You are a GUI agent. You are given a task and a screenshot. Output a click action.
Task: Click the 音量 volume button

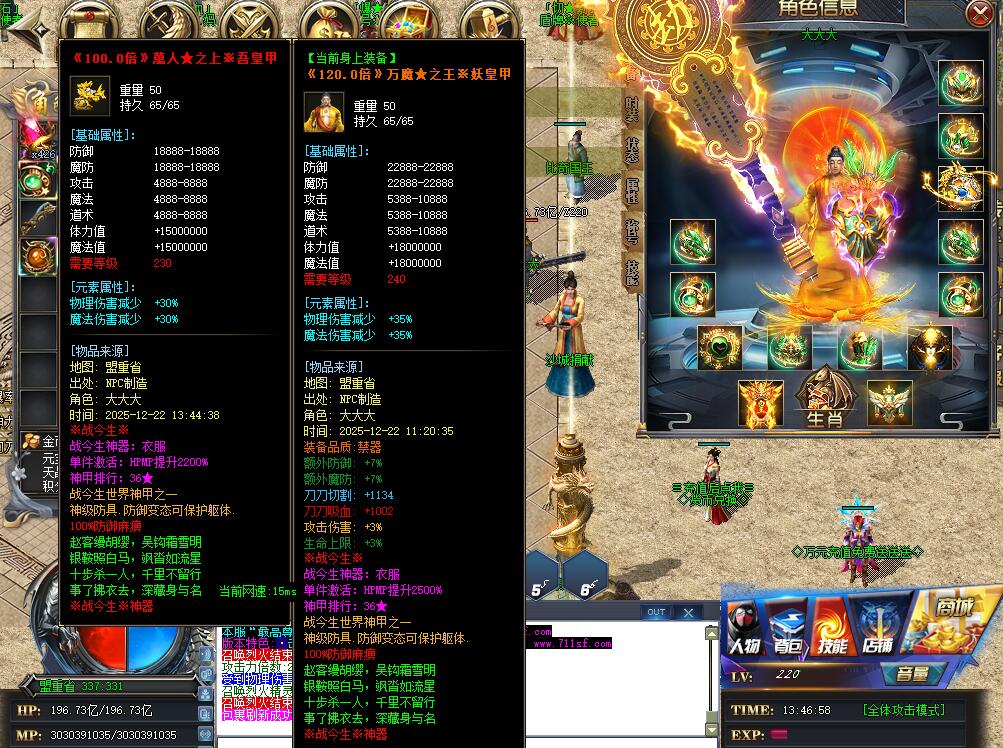point(912,674)
